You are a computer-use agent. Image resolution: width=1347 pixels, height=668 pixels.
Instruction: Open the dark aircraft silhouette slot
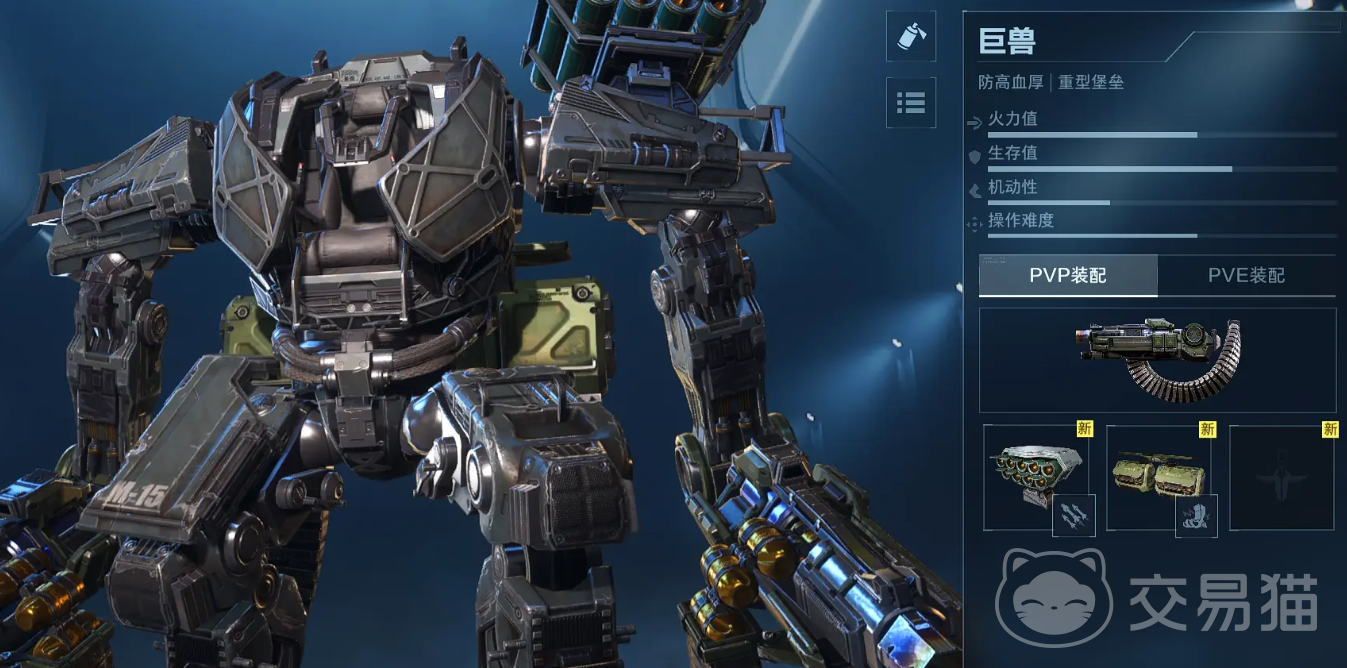1281,478
